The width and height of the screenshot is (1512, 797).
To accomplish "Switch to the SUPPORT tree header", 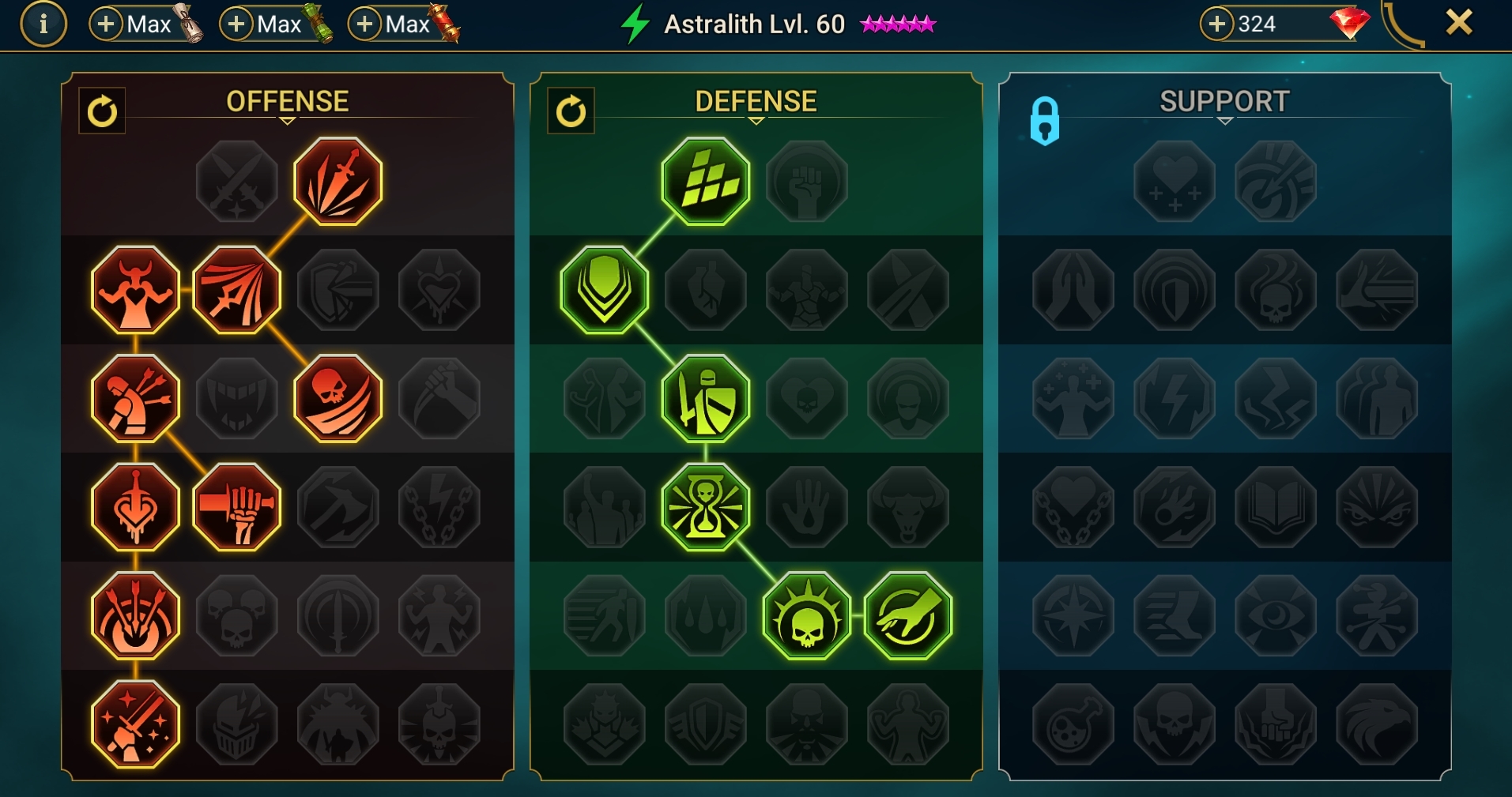I will pos(1224,100).
